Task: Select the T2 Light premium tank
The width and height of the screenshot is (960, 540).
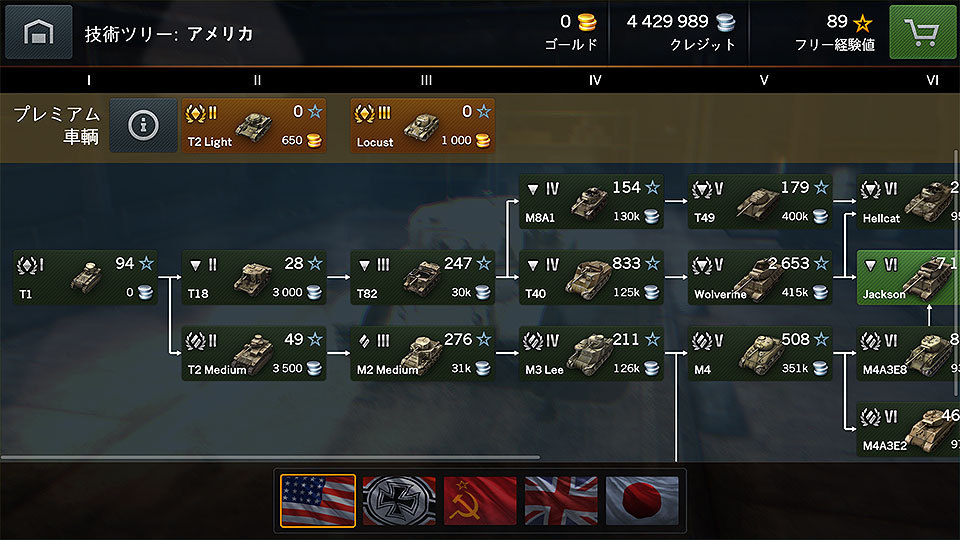Action: click(x=253, y=126)
